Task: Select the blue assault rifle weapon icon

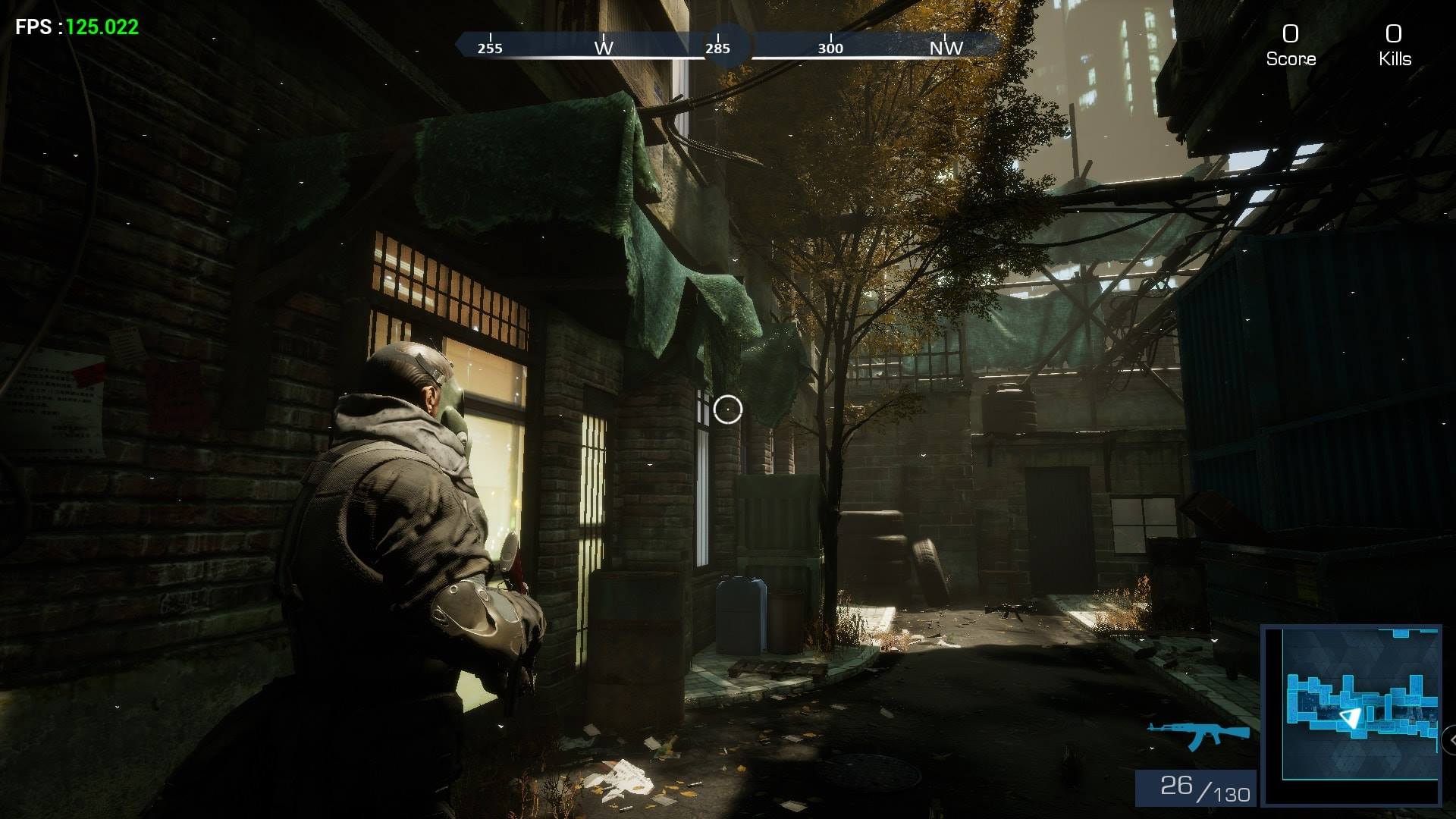Action: tap(1198, 734)
